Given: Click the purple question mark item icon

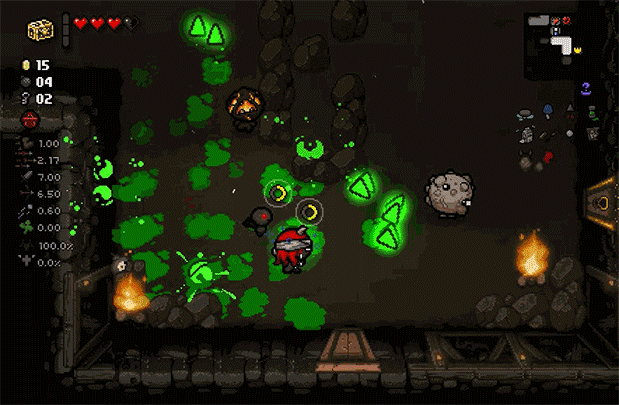Looking at the screenshot, I should (587, 89).
